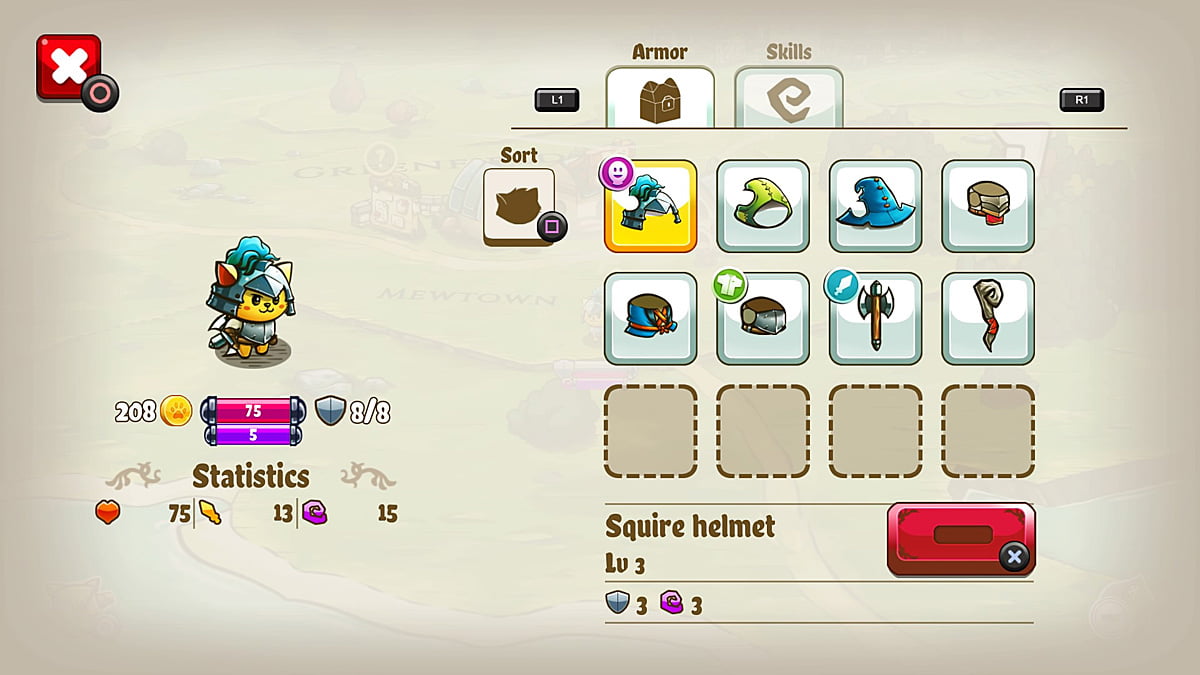Pick the tan helmet with red chinstrap
Viewport: 1200px width, 675px height.
click(988, 206)
